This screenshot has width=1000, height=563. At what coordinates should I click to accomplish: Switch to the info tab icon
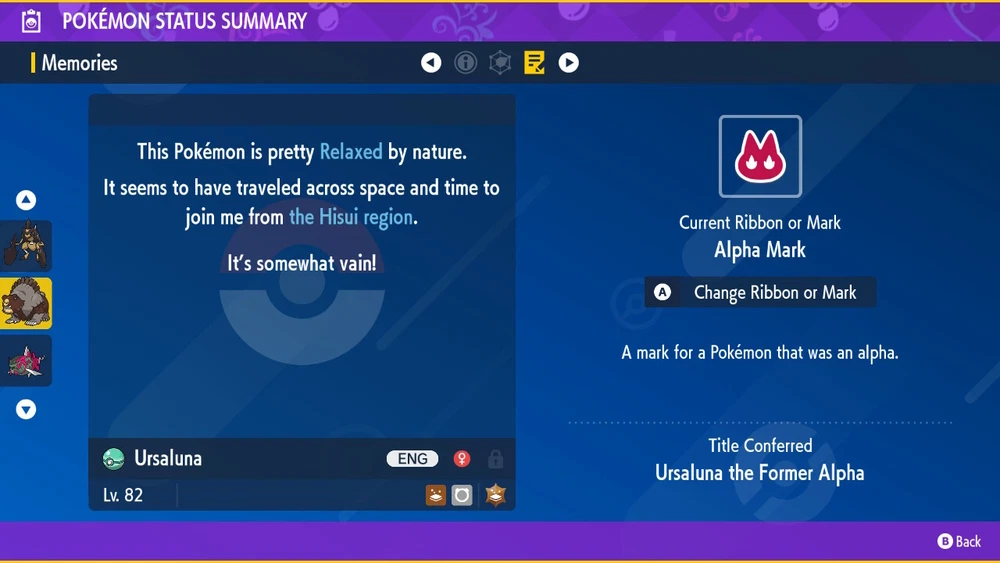pos(465,63)
